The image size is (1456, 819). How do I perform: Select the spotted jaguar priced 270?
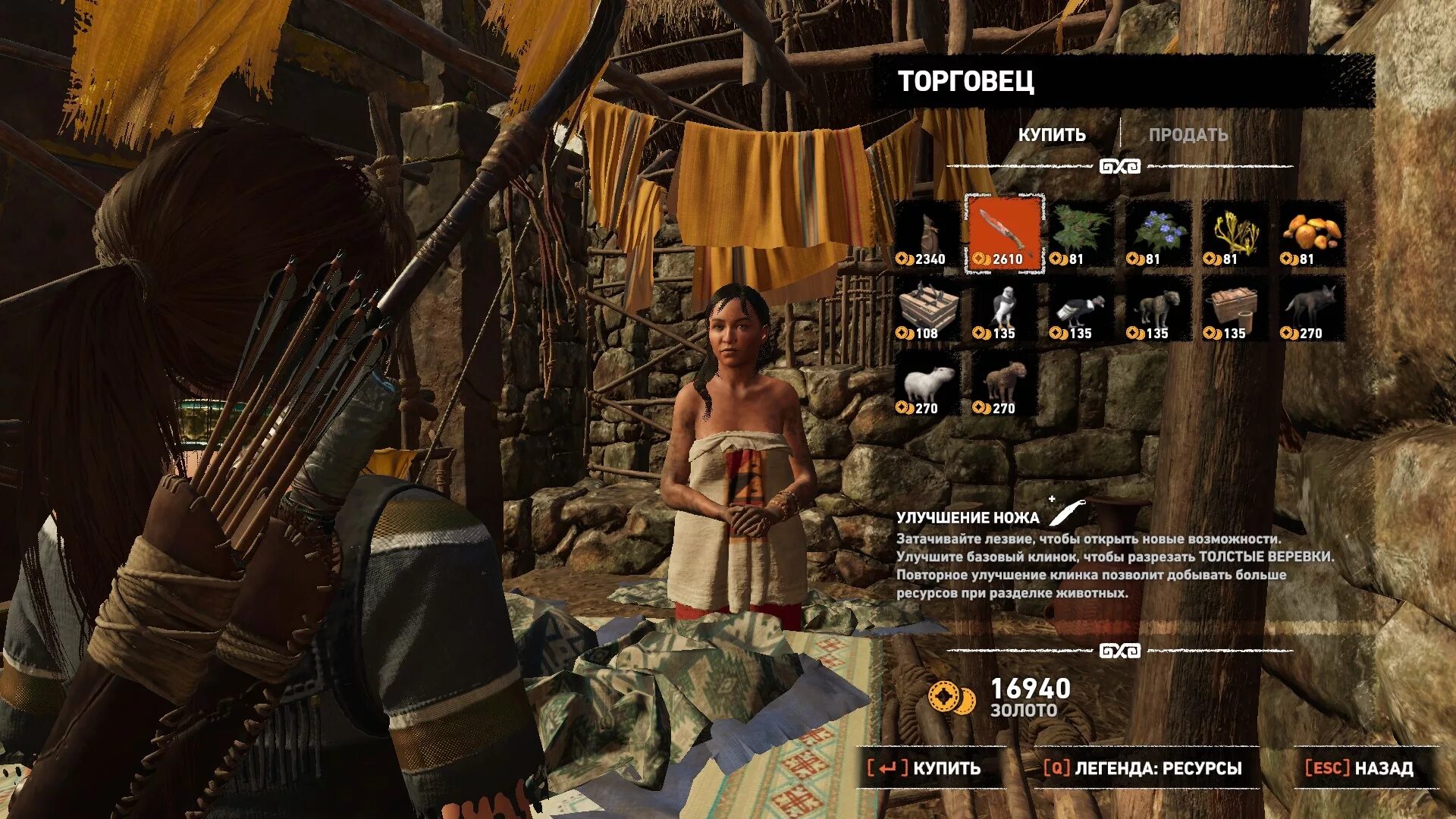[1004, 383]
